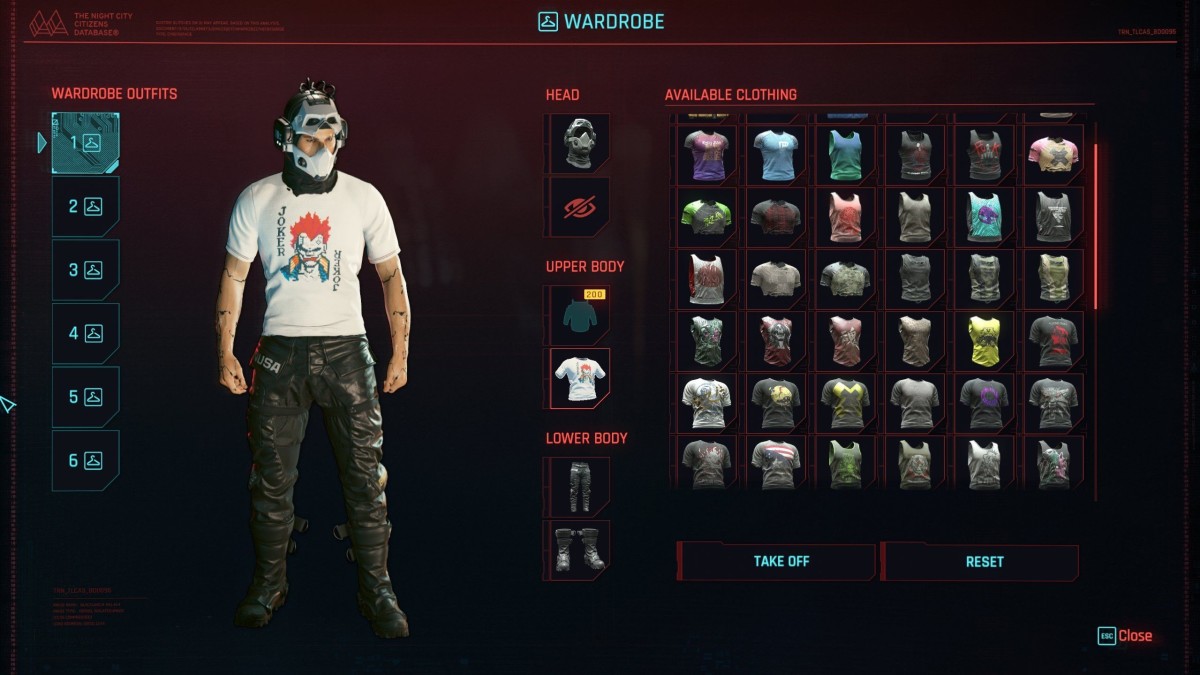Open wardrobe outfit 5
The image size is (1200, 675).
(85, 397)
